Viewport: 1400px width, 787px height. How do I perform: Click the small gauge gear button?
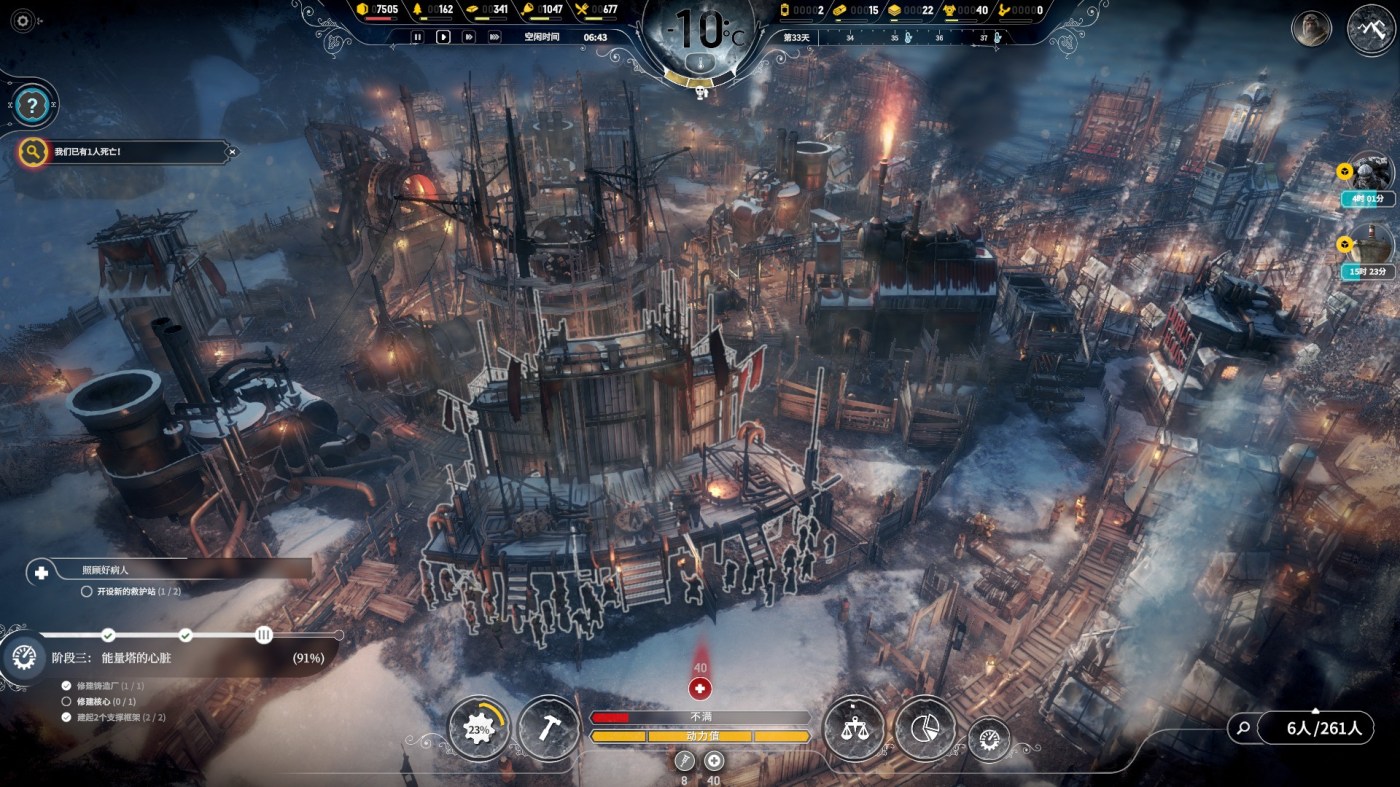click(989, 739)
